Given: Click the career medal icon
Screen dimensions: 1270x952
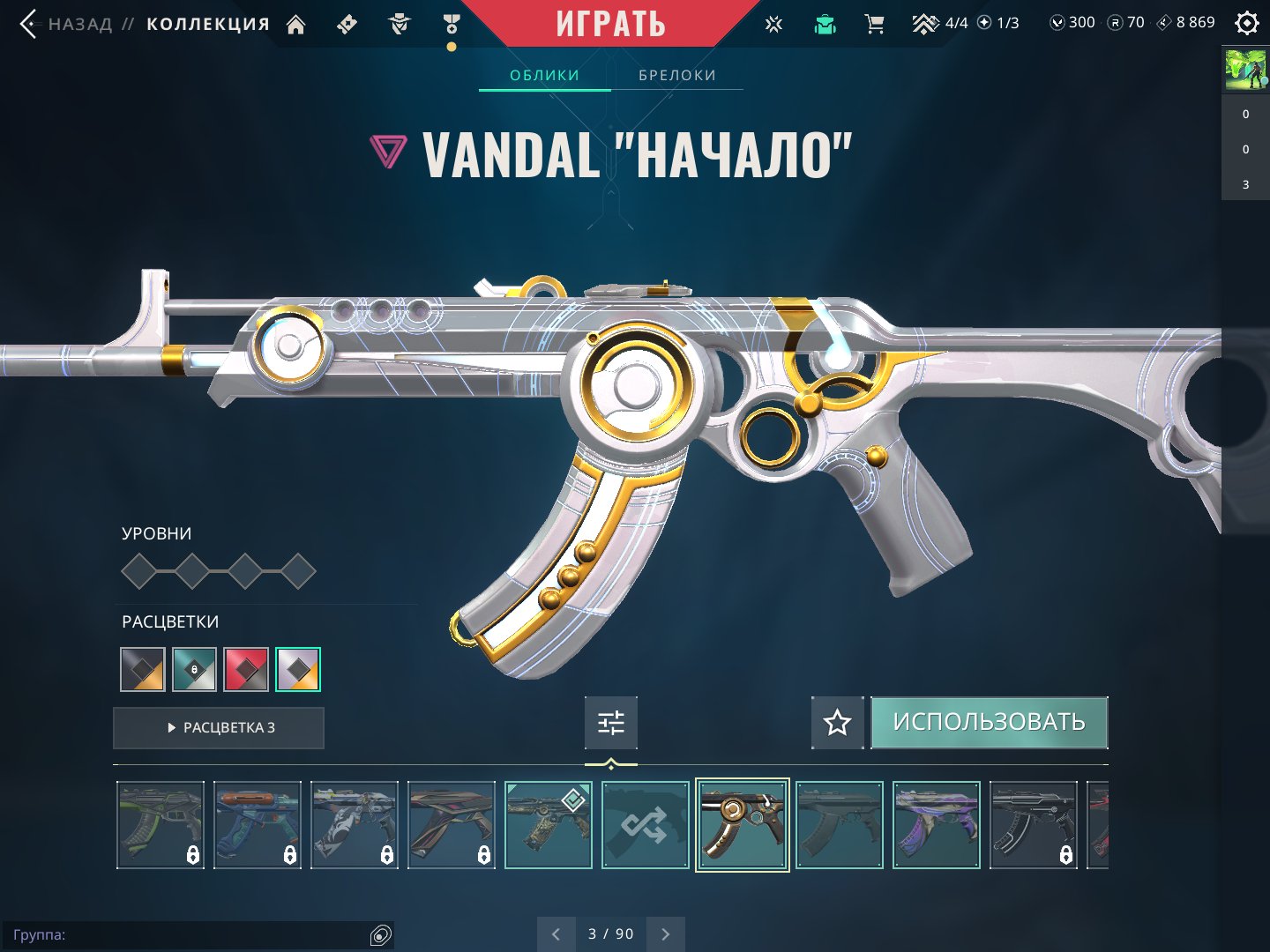Looking at the screenshot, I should pyautogui.click(x=452, y=24).
